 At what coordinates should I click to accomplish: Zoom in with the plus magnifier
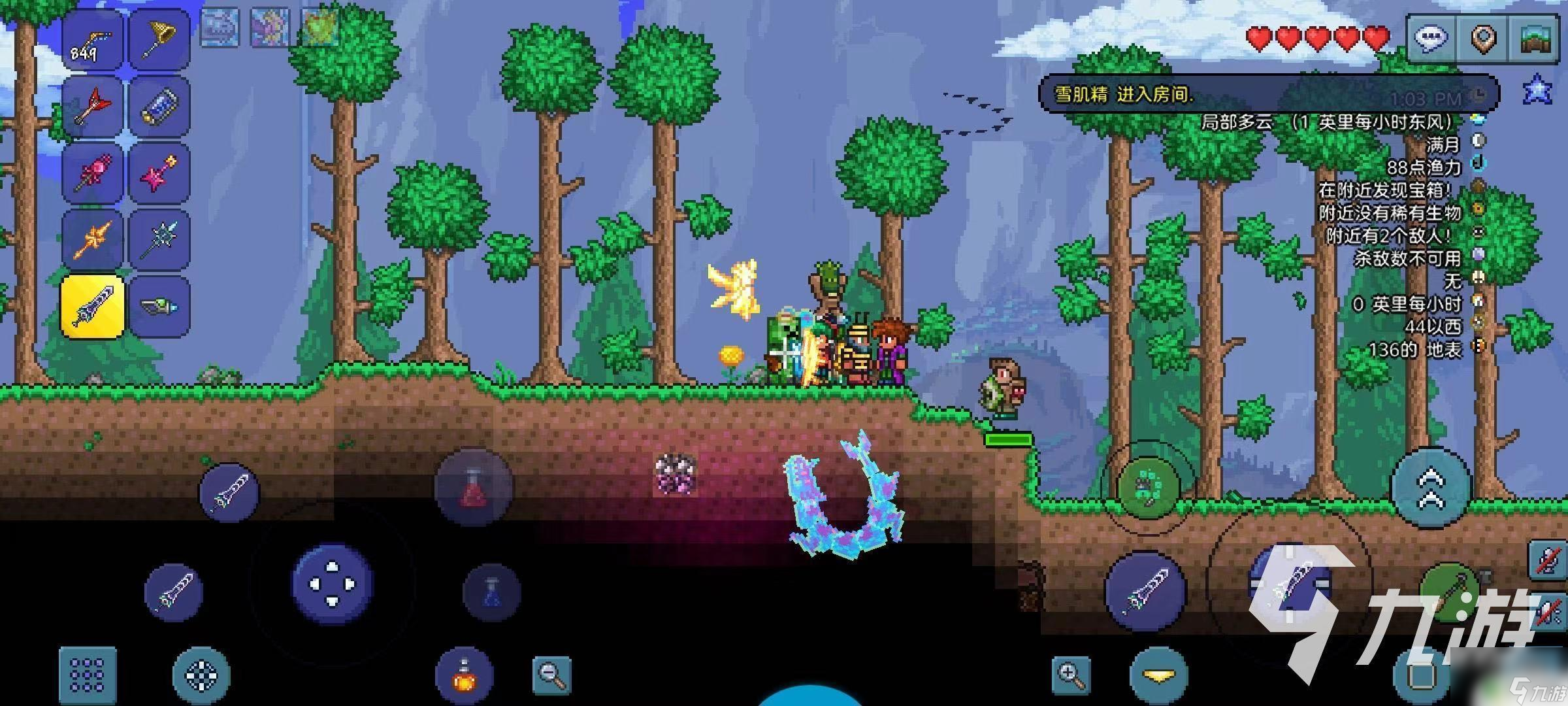coord(1071,675)
